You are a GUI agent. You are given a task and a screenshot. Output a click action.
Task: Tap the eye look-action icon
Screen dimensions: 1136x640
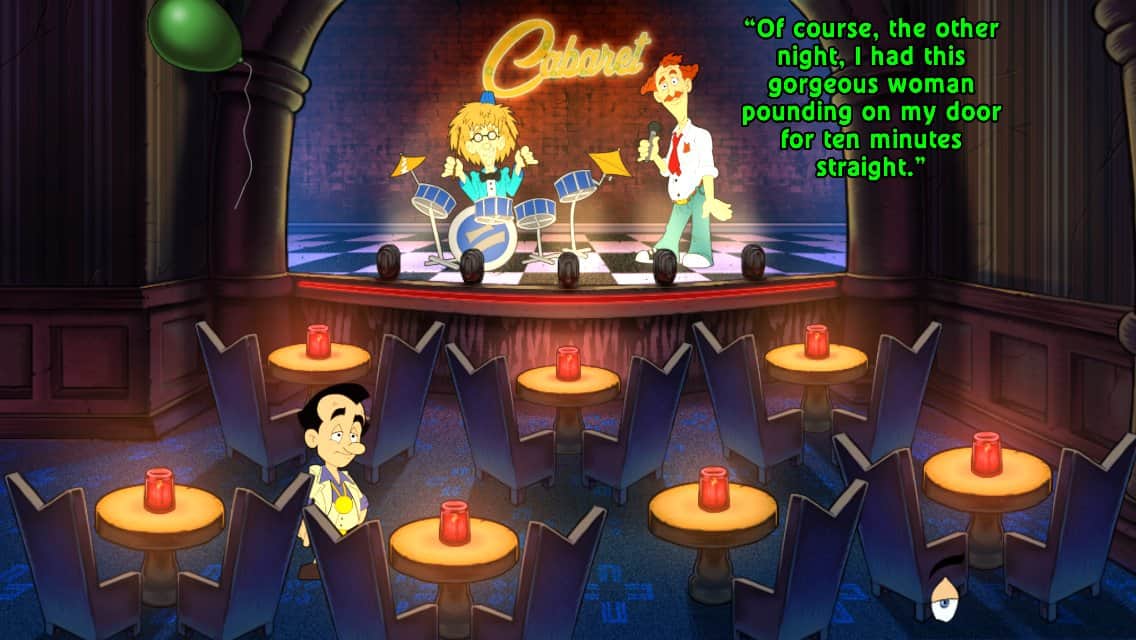(944, 596)
